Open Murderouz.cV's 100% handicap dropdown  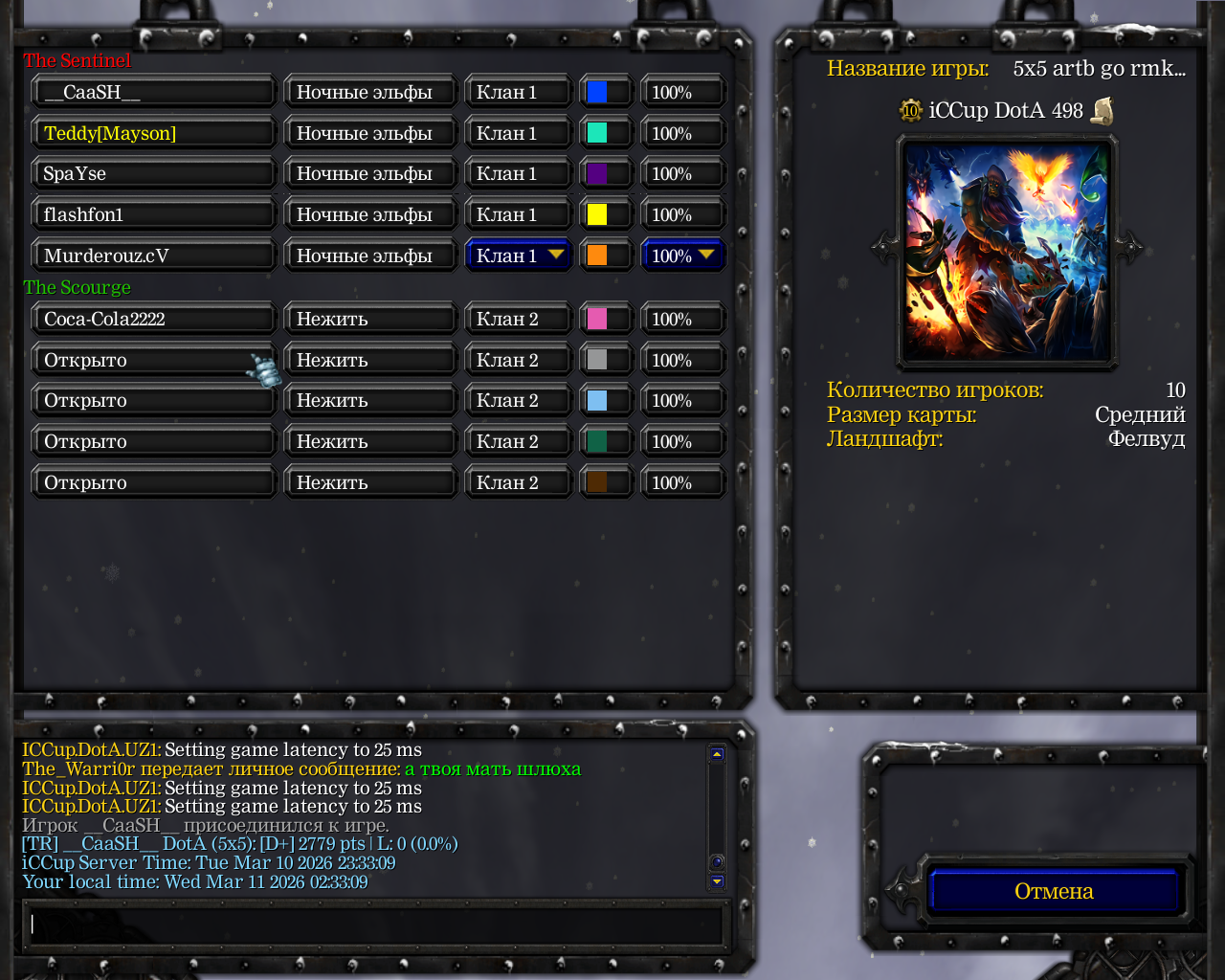(682, 256)
